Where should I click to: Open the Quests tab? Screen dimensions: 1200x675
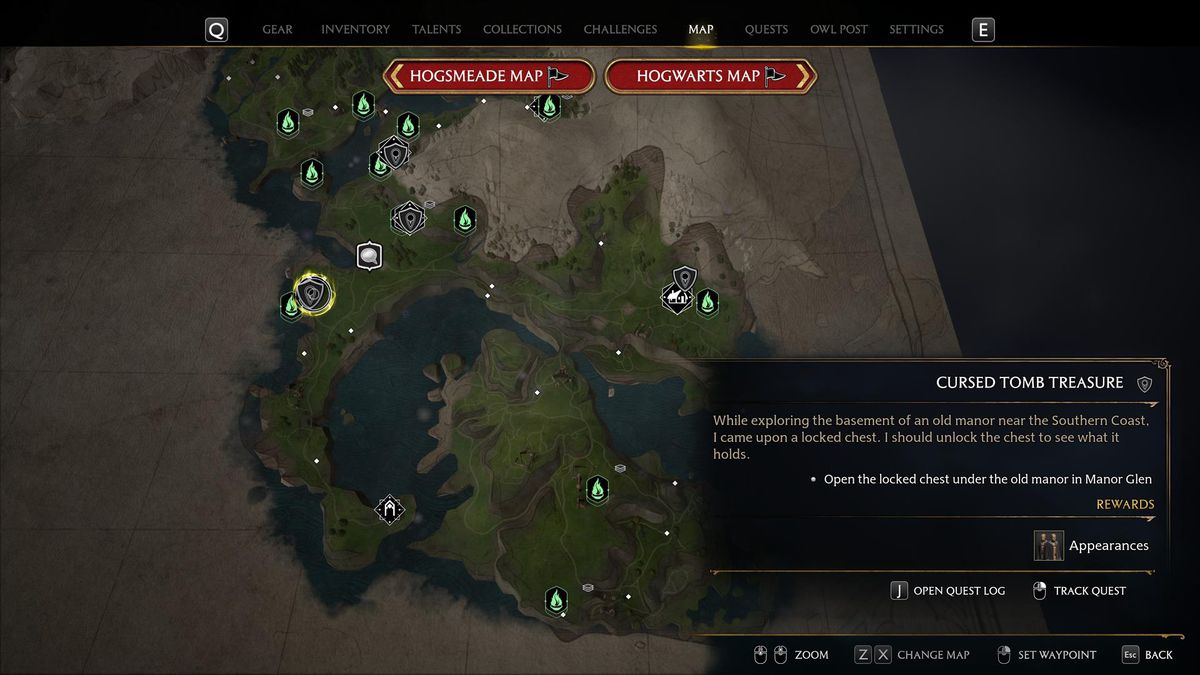pos(766,30)
